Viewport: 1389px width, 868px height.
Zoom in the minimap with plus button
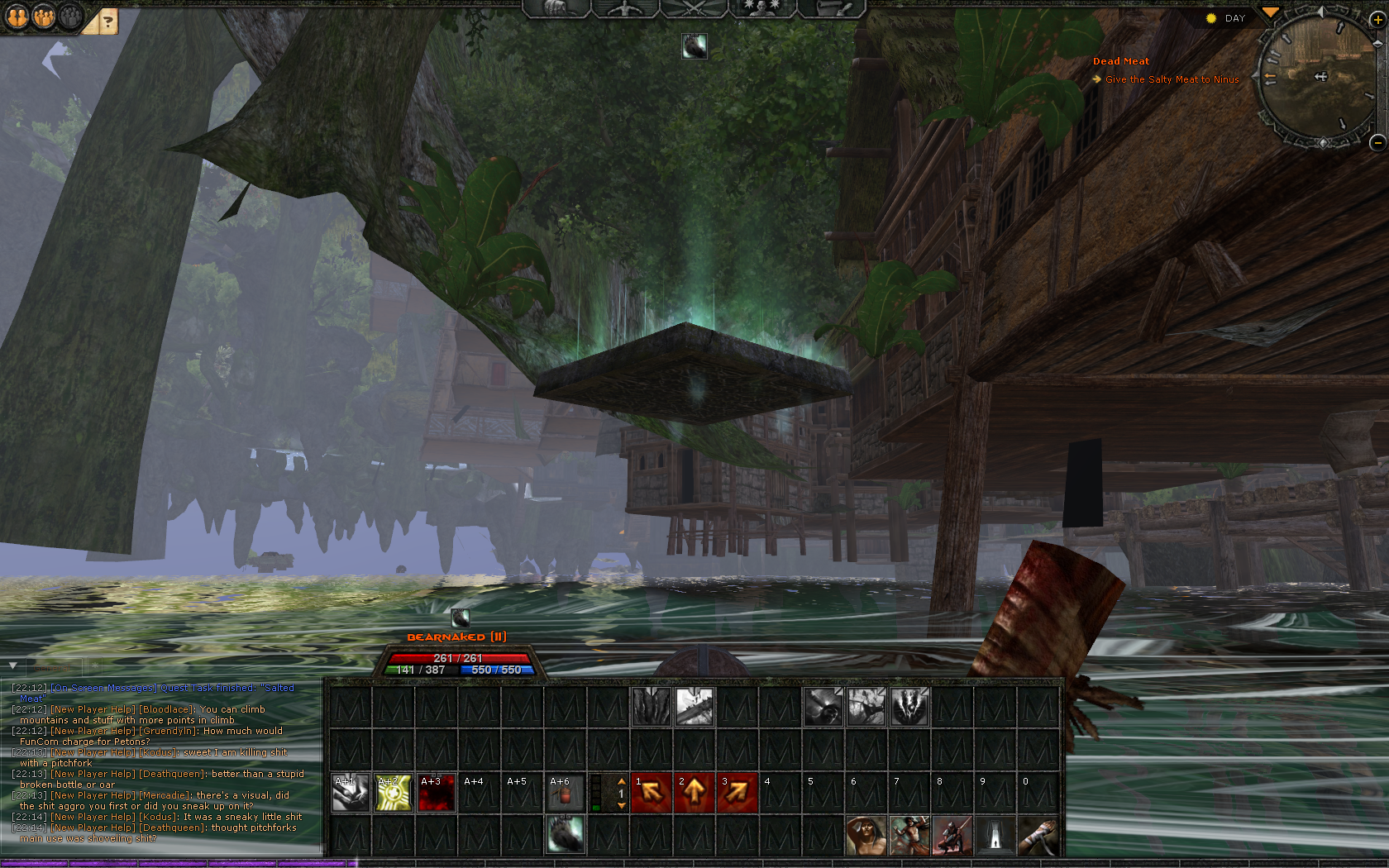[x=1377, y=20]
